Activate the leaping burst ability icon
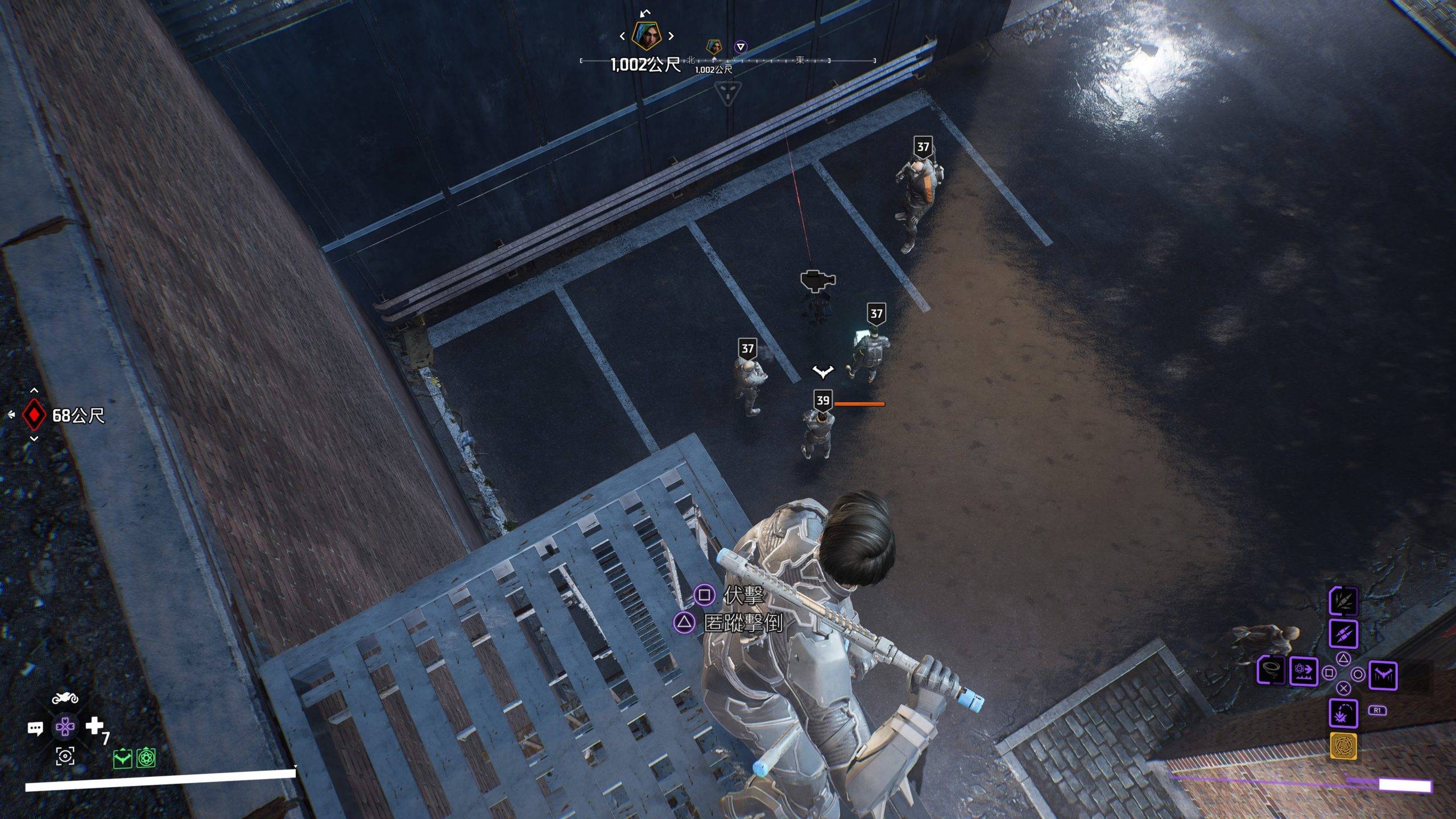This screenshot has width=1456, height=819. [1343, 713]
